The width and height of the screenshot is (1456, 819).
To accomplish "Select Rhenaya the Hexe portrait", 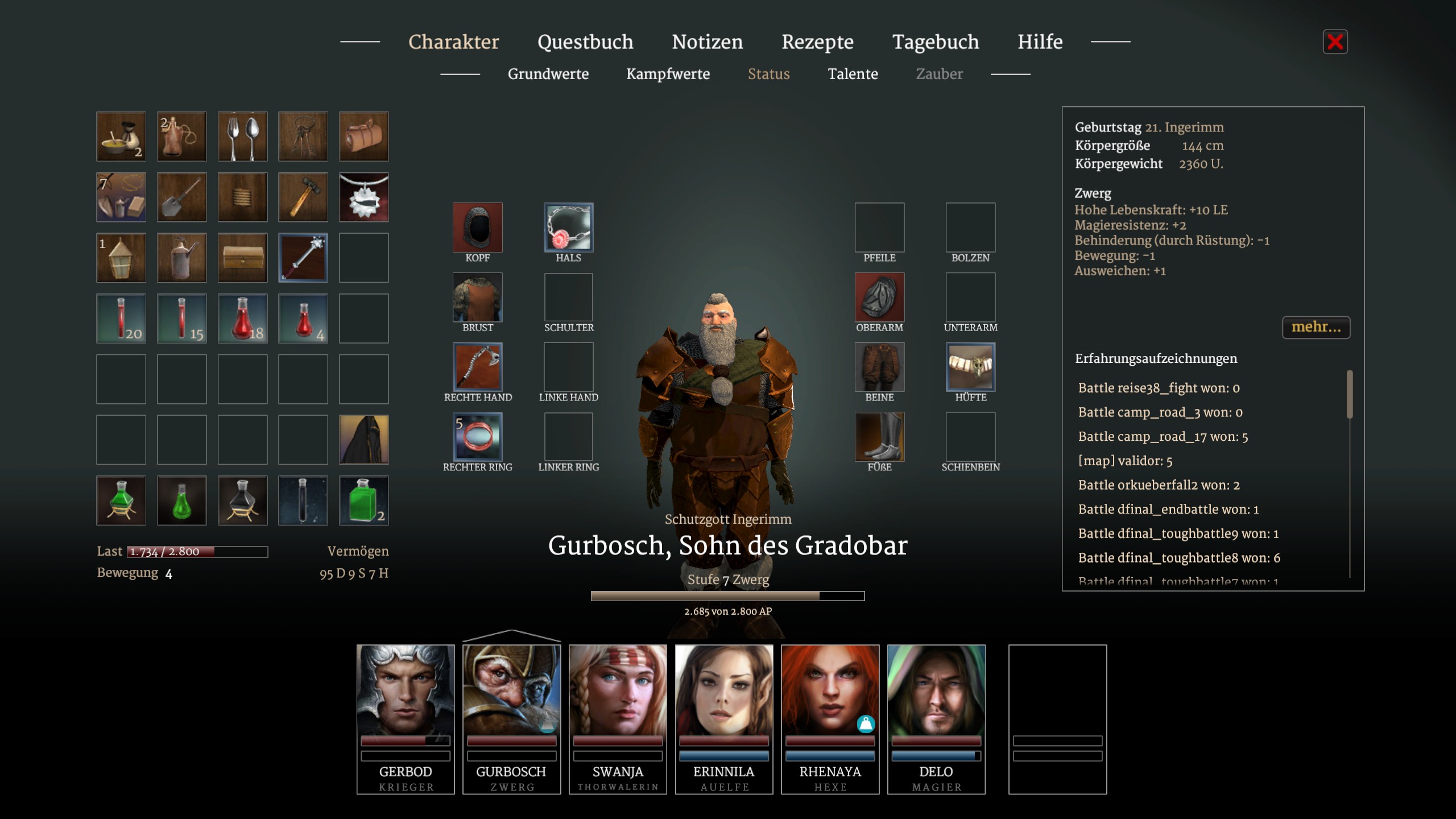I will (x=830, y=718).
